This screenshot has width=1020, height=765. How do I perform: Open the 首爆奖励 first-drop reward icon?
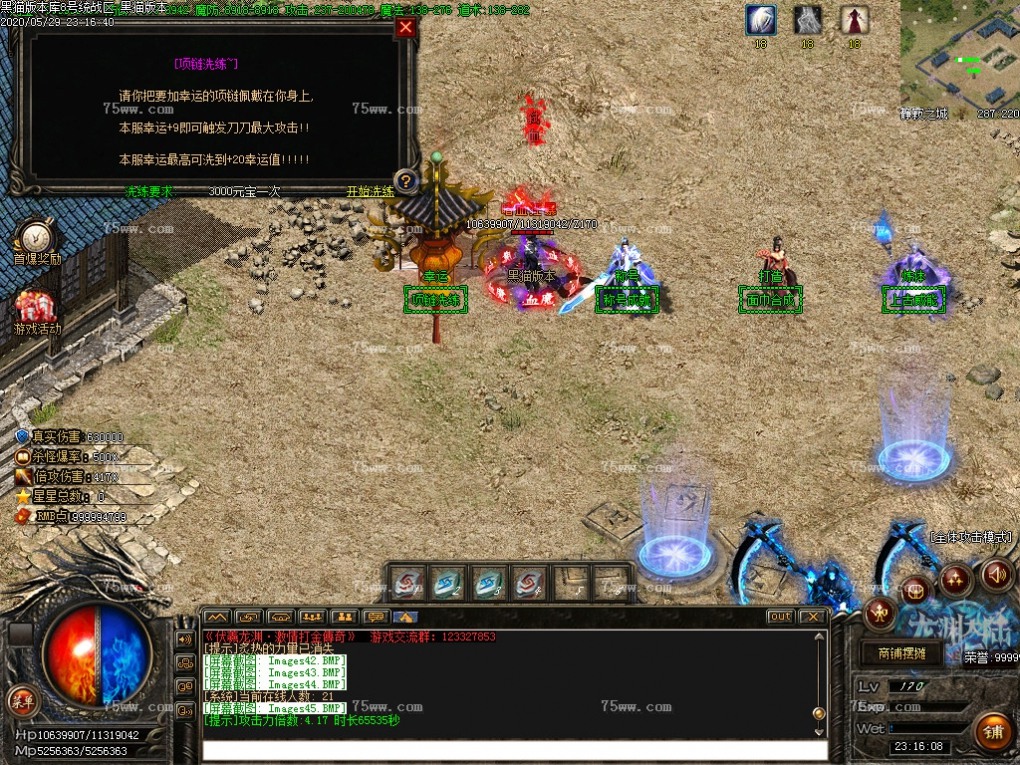(37, 238)
